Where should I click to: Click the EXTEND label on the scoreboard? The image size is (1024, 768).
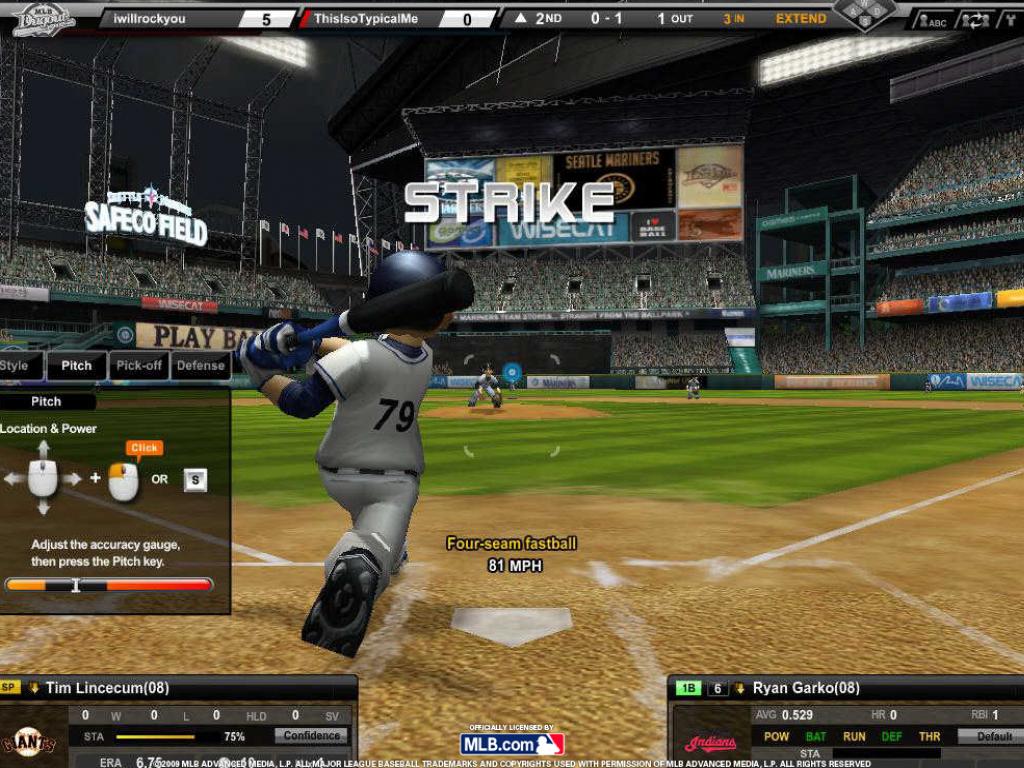tap(801, 19)
